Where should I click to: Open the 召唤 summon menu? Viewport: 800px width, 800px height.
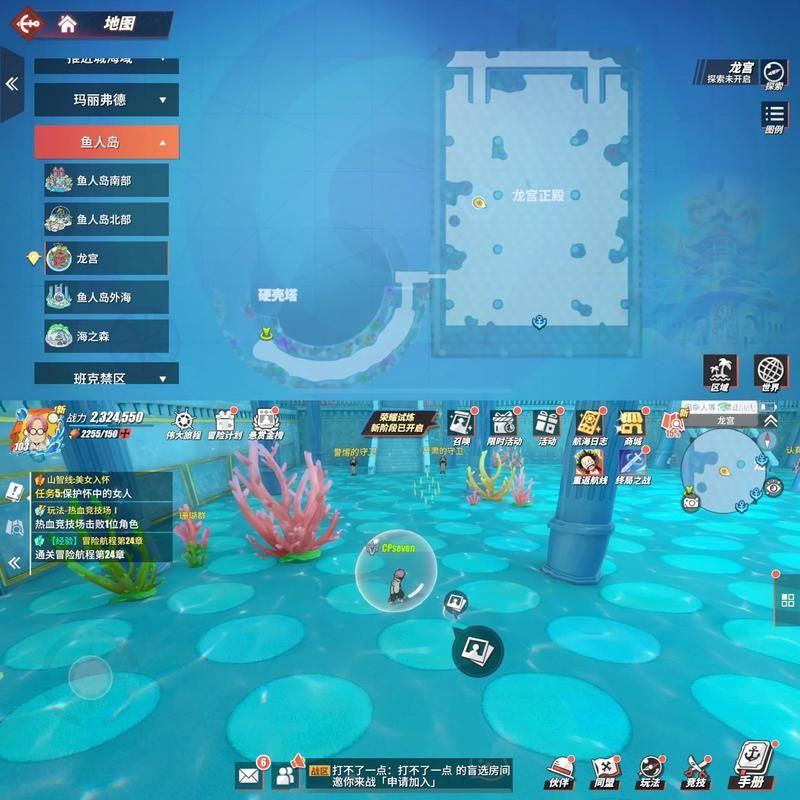(x=461, y=427)
